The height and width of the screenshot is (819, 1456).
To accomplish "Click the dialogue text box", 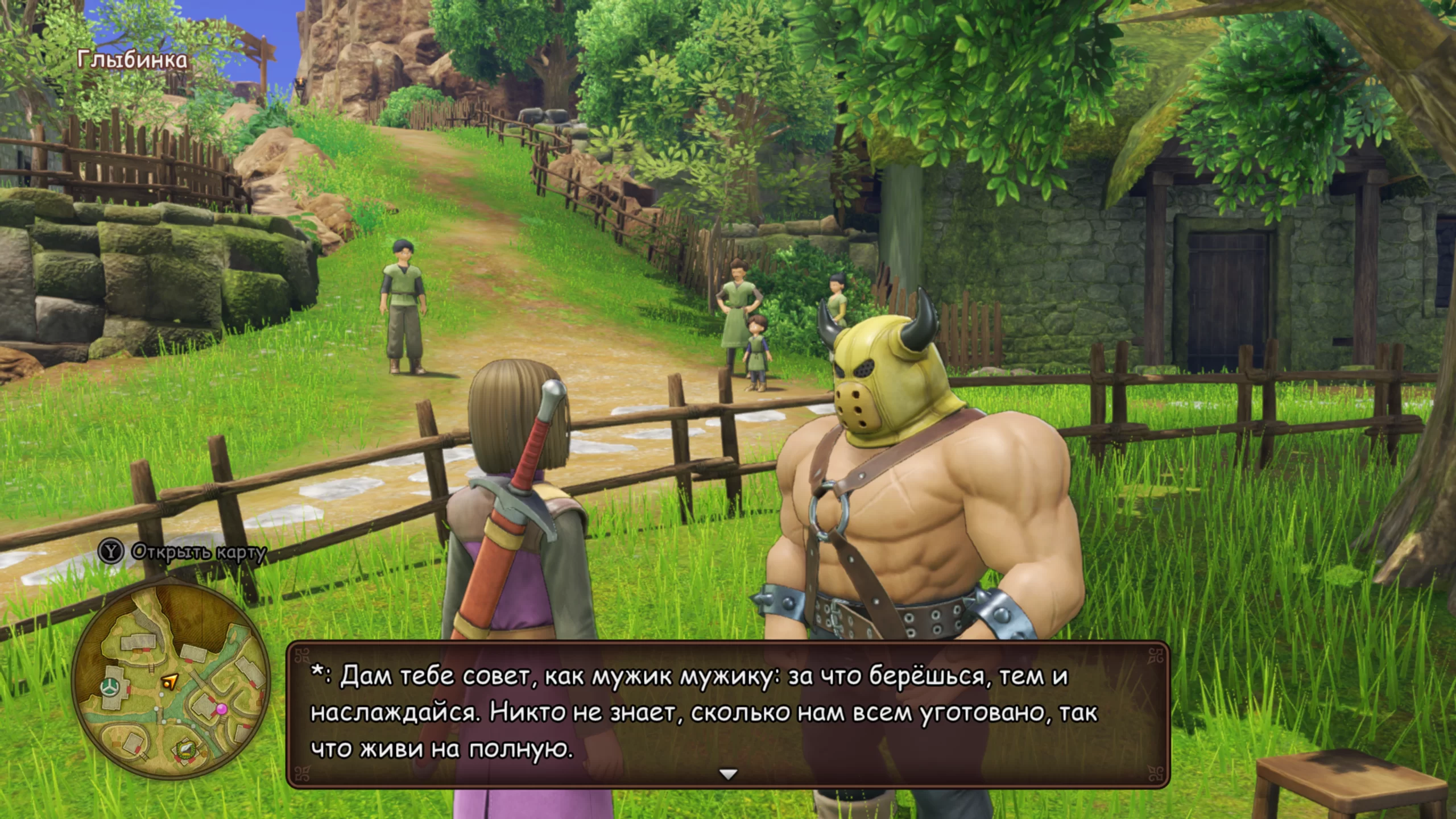I will click(728, 714).
